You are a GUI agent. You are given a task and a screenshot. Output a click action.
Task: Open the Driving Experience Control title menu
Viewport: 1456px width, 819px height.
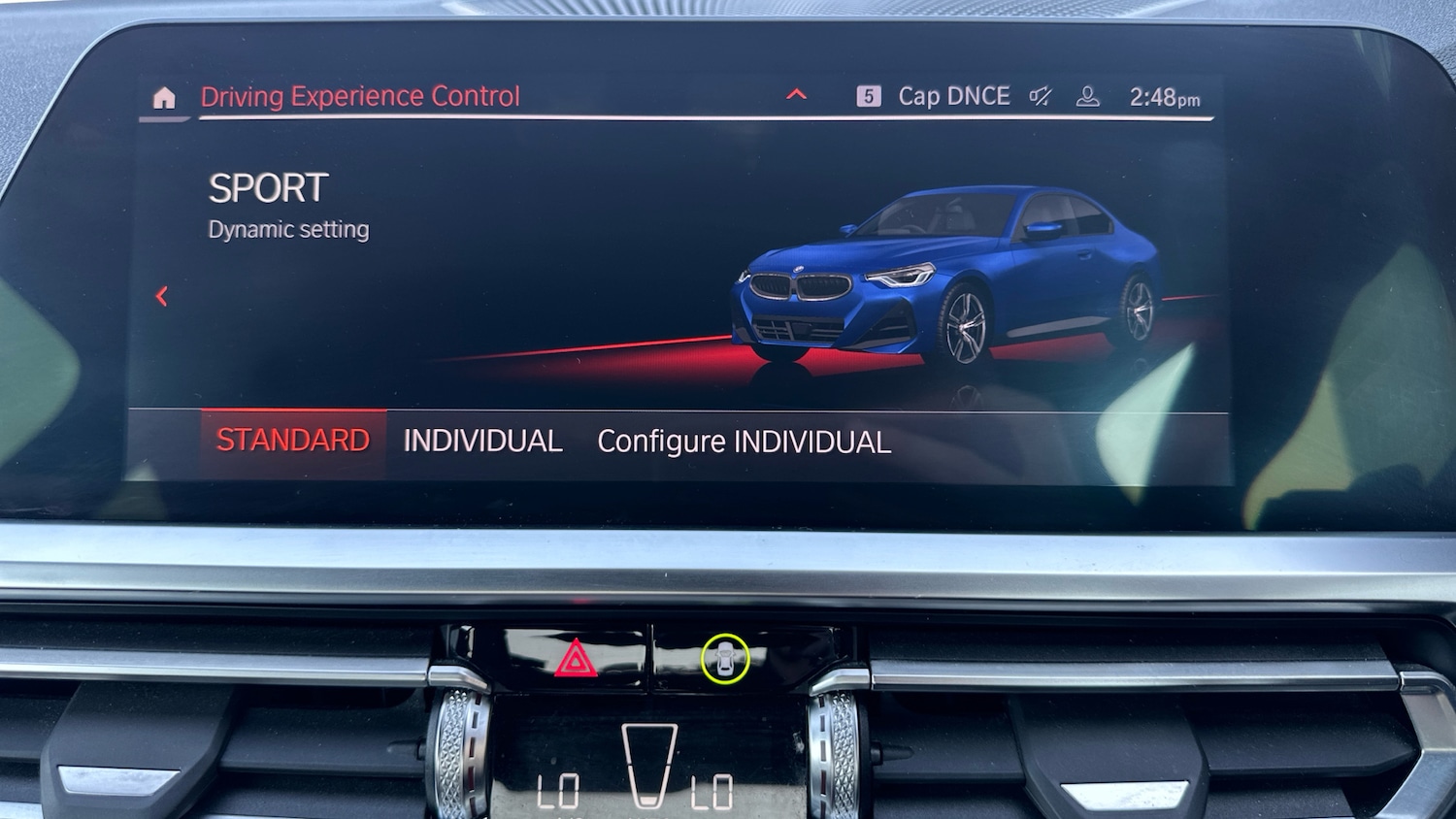pyautogui.click(x=360, y=96)
